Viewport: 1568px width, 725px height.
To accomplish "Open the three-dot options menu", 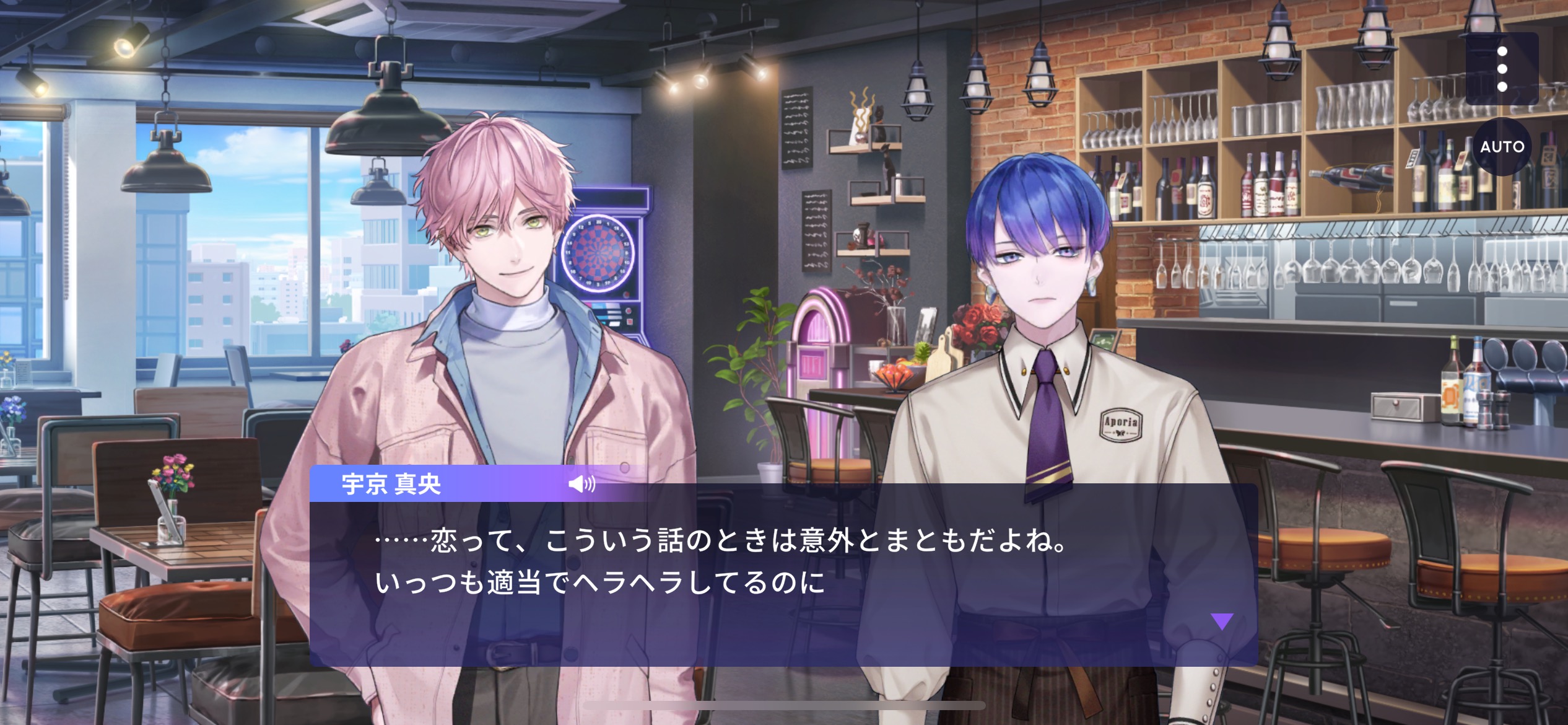I will [x=1502, y=69].
